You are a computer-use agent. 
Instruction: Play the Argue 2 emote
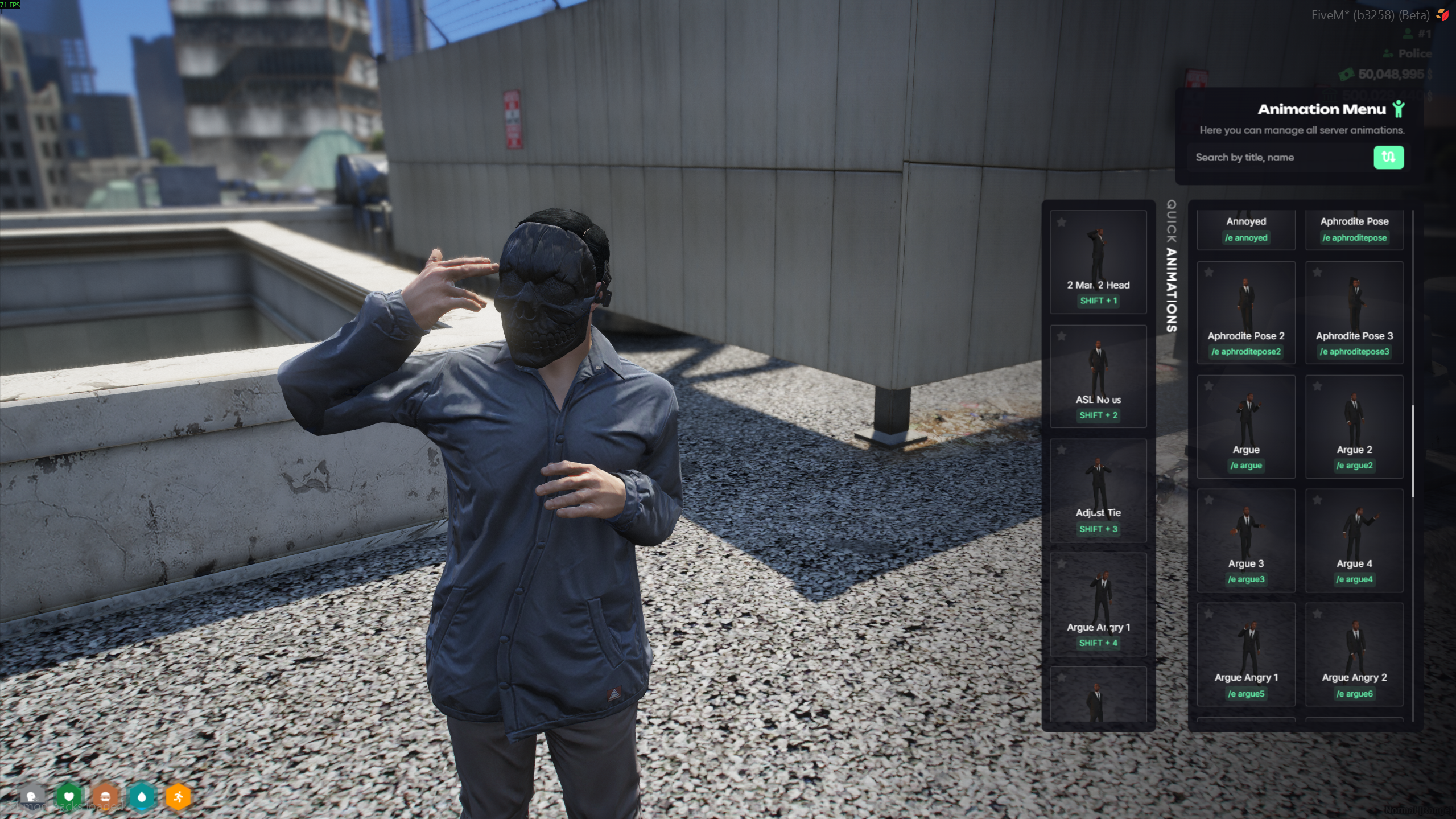(1354, 427)
